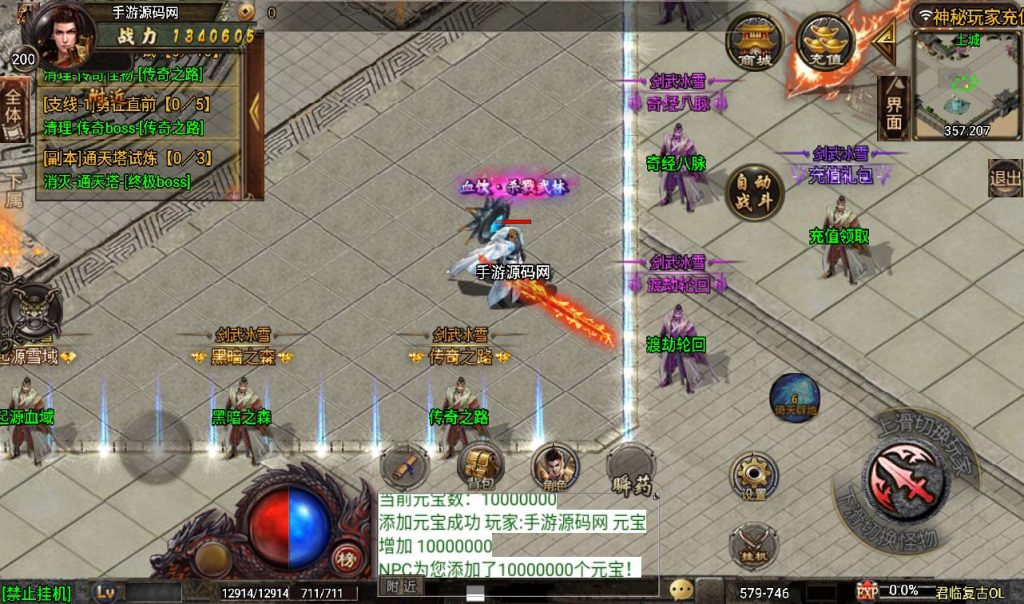
Task: Open the 角色 character icon
Action: (553, 465)
